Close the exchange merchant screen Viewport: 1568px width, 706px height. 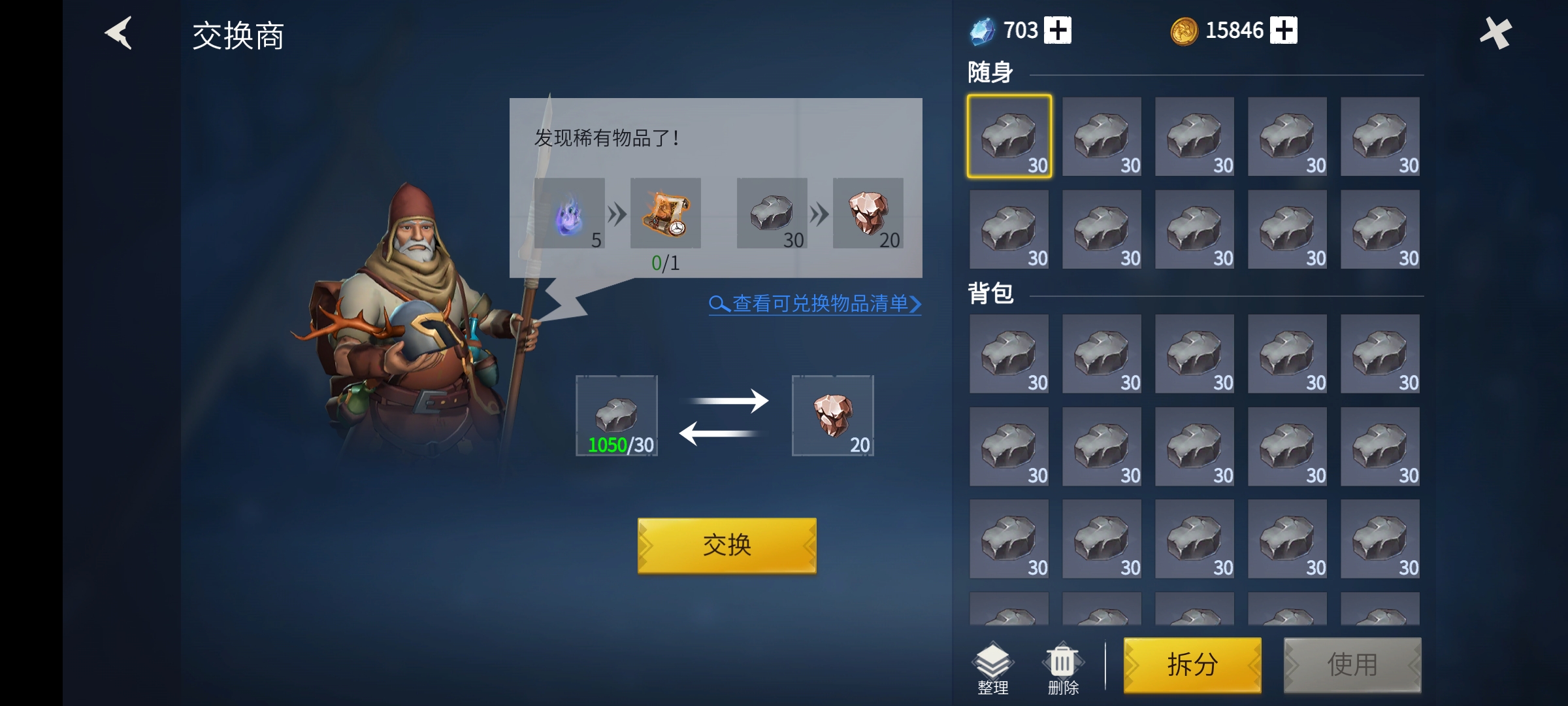click(x=1495, y=33)
